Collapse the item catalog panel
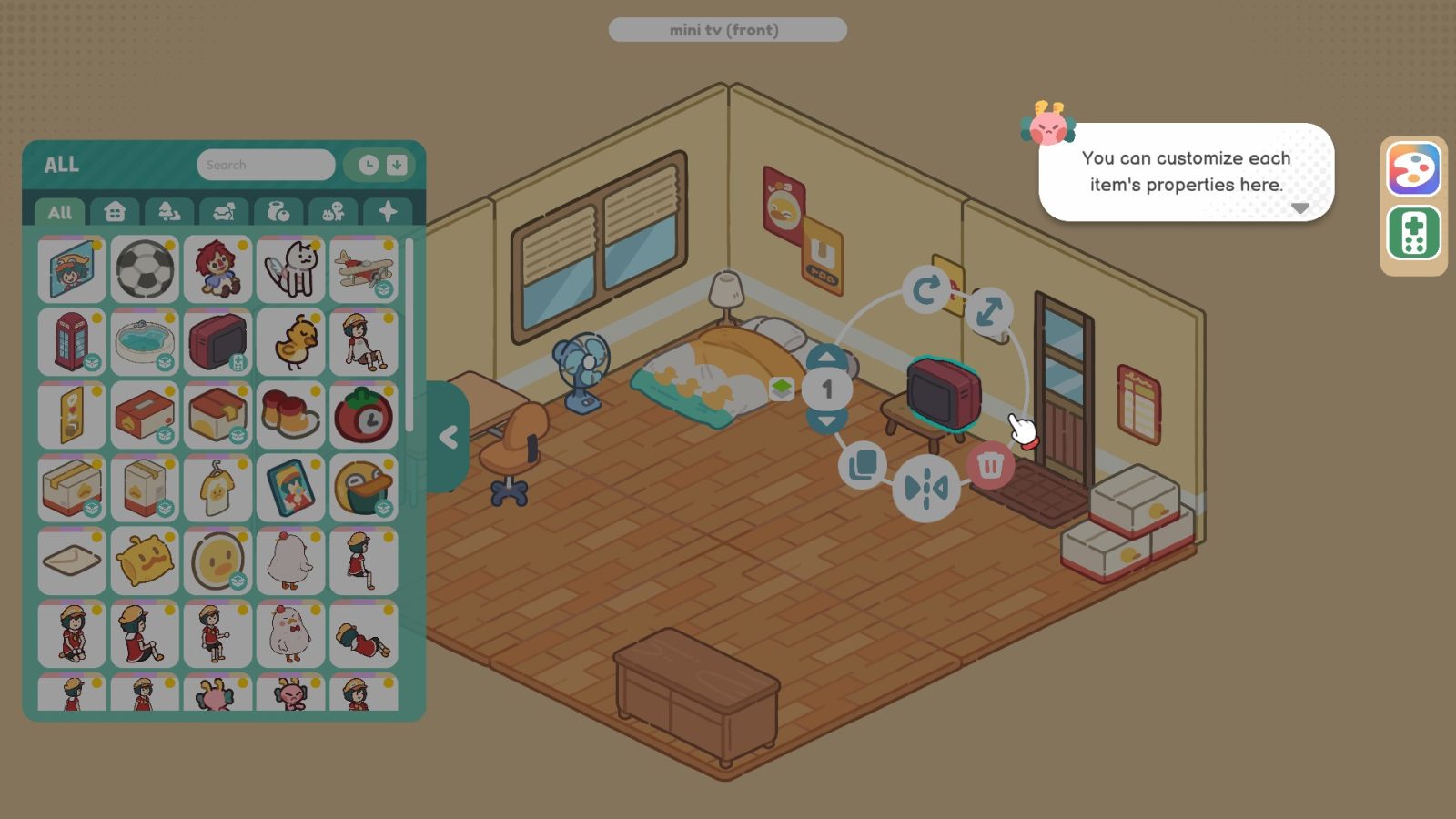 point(448,437)
